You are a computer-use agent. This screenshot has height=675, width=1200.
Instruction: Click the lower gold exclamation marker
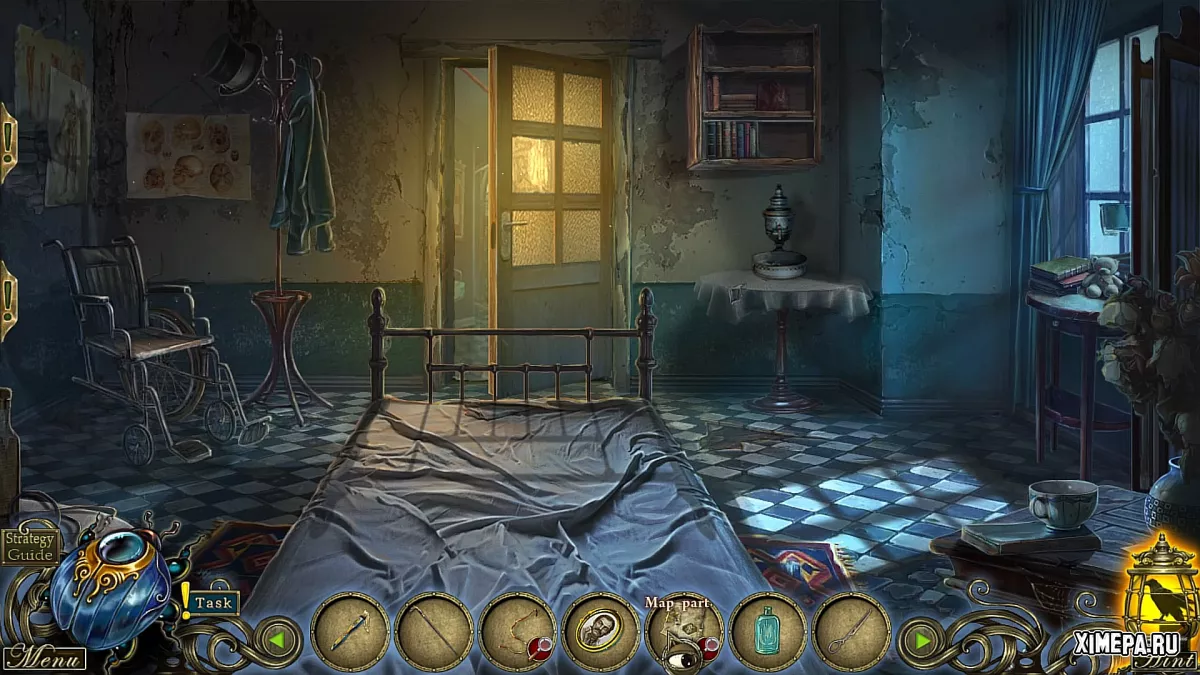6,300
